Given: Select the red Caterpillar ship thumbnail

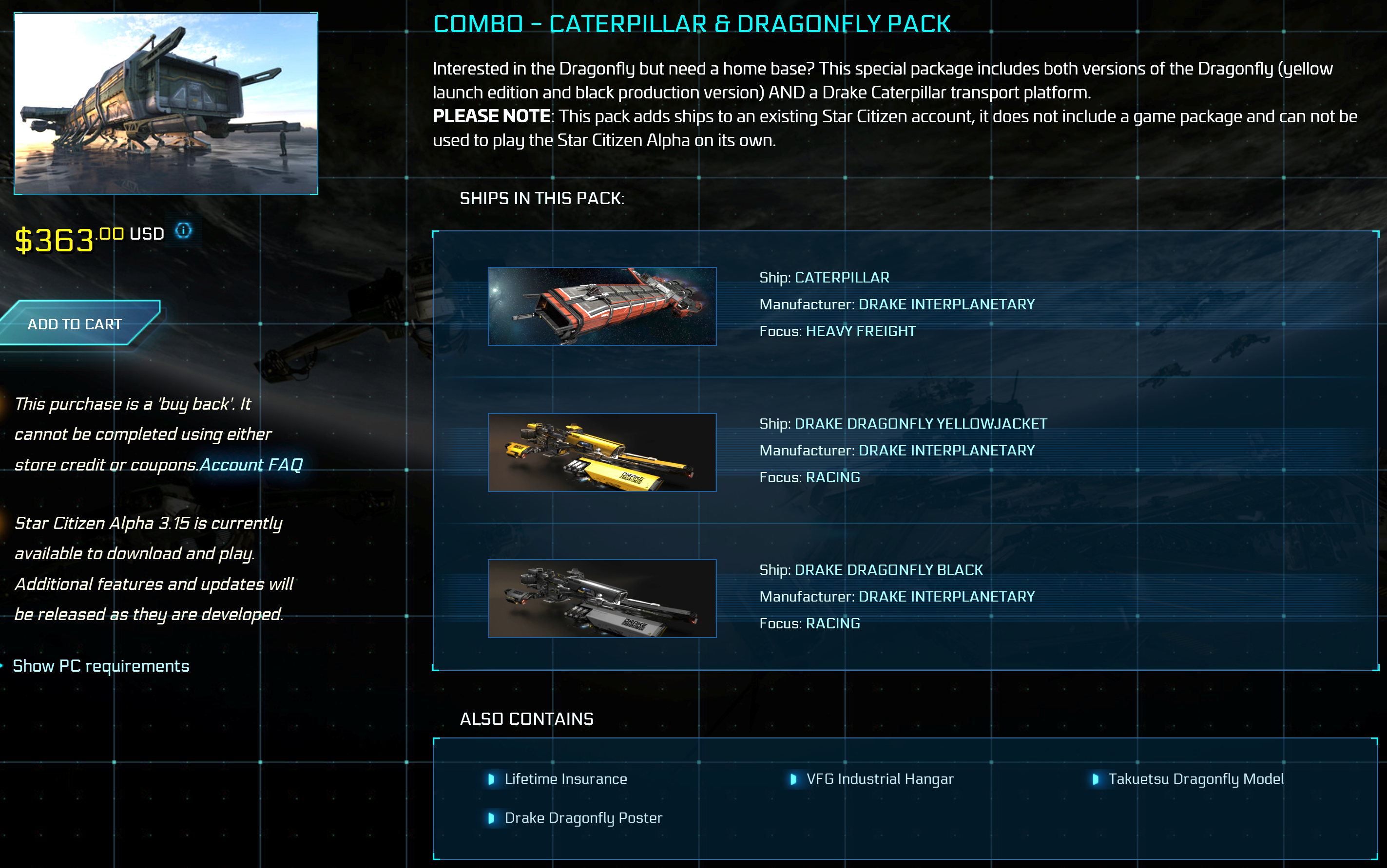Looking at the screenshot, I should click(602, 306).
